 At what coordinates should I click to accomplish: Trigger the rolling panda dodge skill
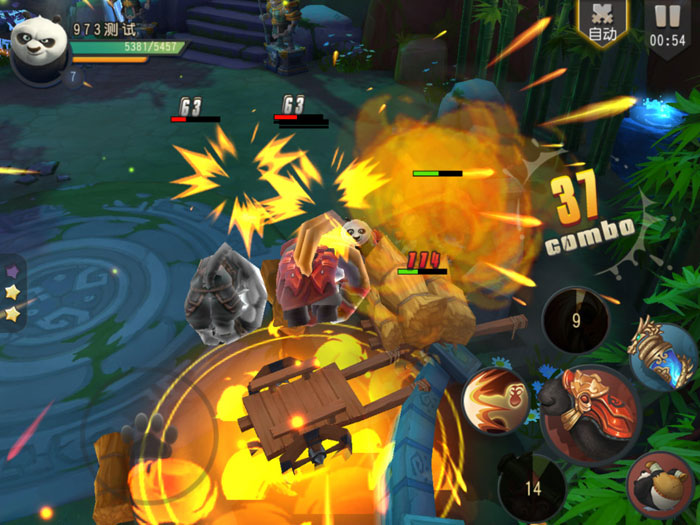point(661,485)
